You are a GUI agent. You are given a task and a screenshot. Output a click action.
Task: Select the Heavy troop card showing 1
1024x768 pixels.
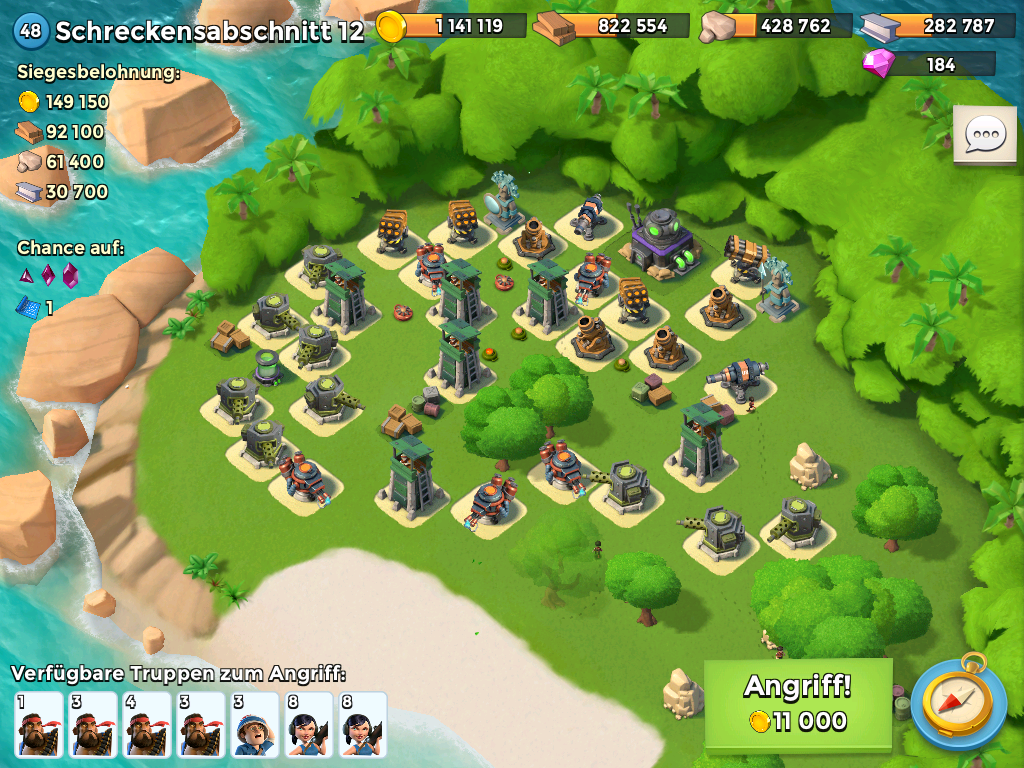tap(39, 724)
